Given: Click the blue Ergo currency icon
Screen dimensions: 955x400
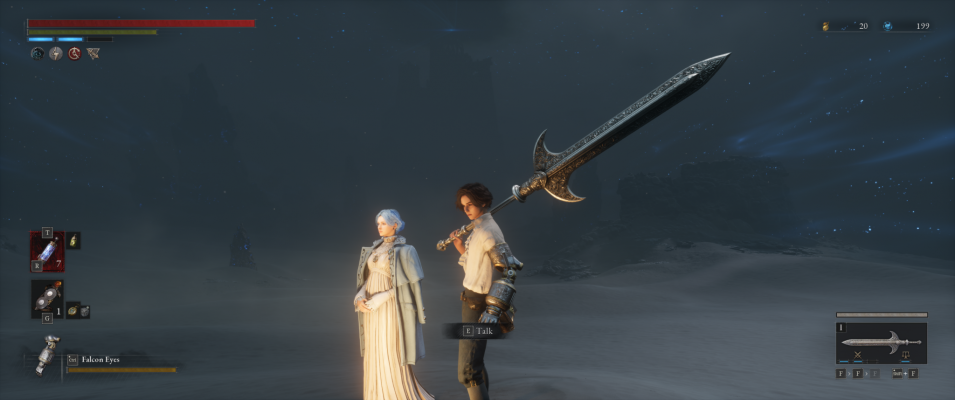Looking at the screenshot, I should click(x=887, y=26).
